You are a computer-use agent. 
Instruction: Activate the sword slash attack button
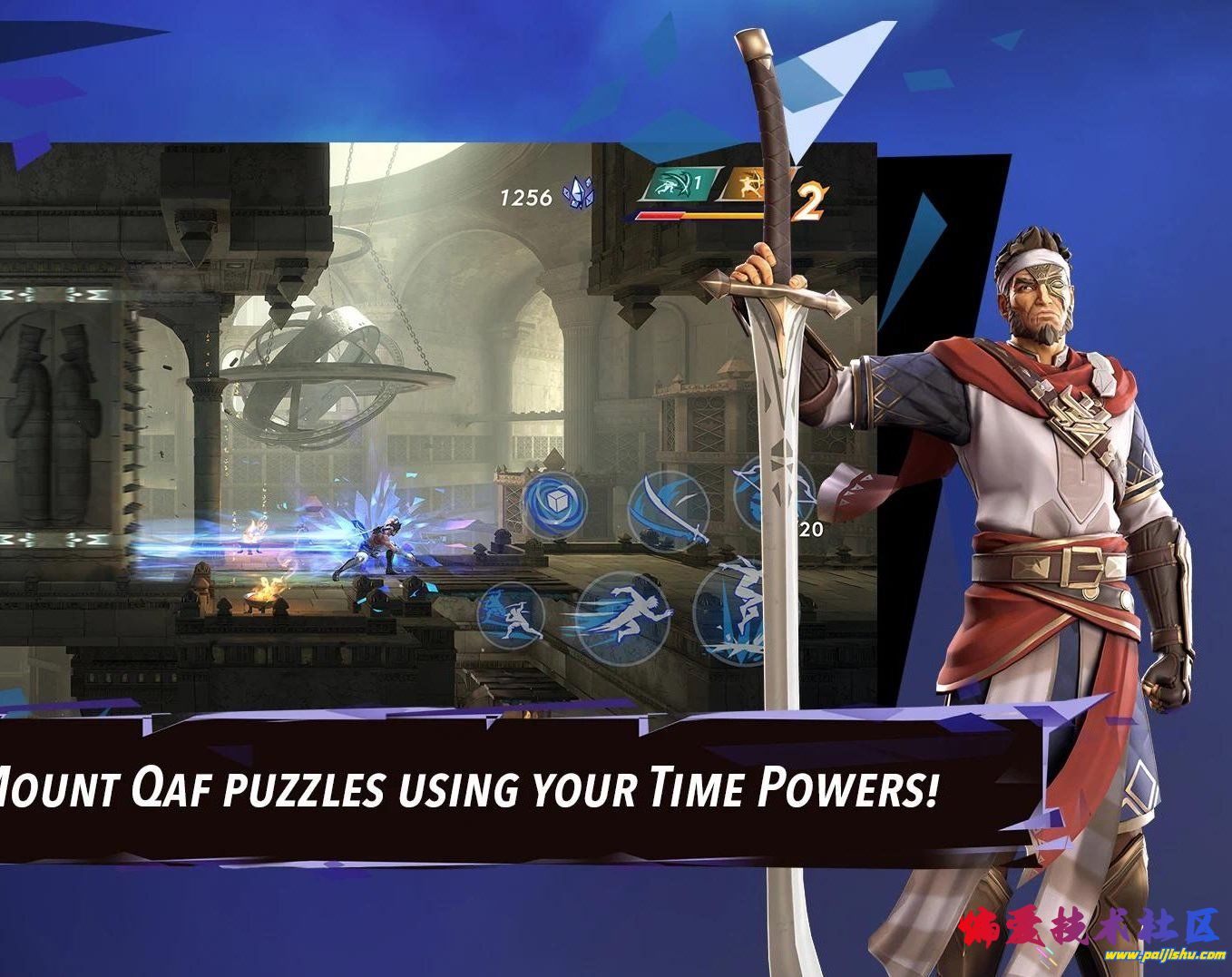[x=669, y=510]
